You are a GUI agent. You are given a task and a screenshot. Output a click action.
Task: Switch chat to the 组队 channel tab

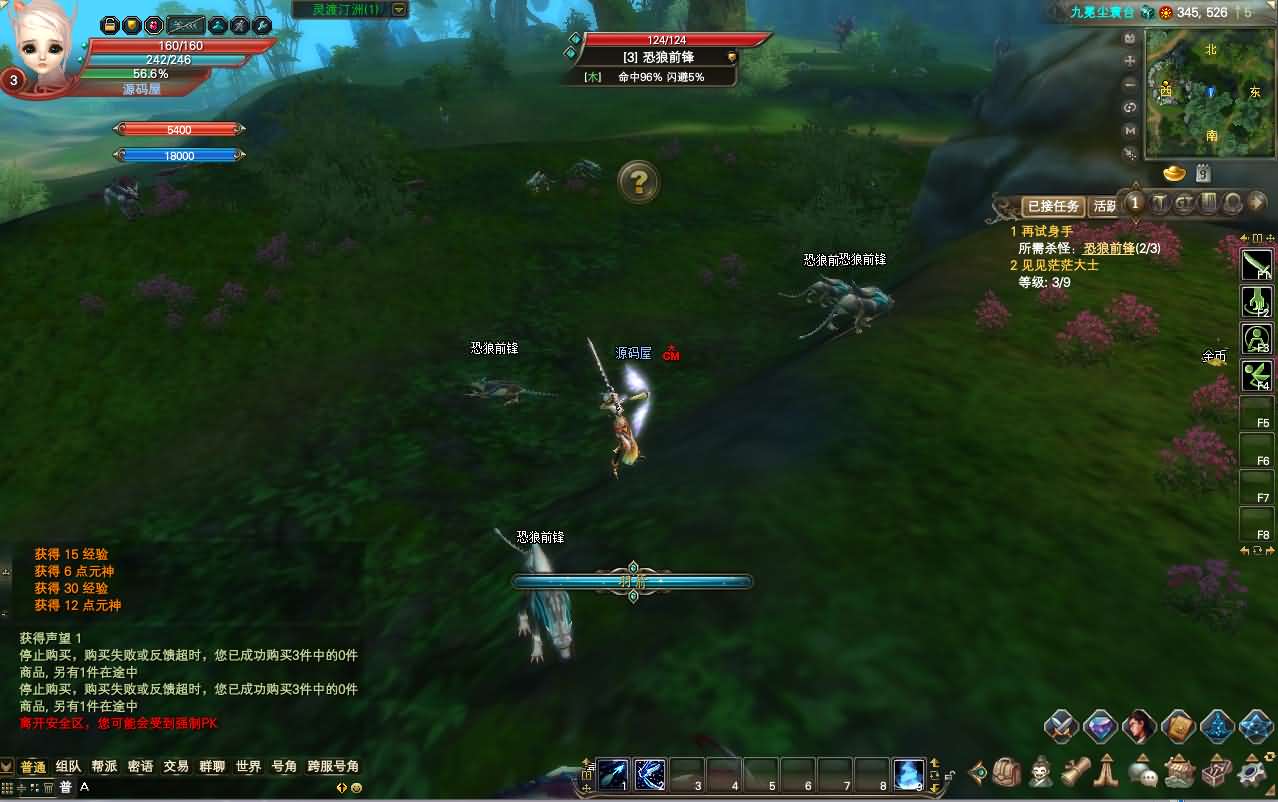[69, 767]
